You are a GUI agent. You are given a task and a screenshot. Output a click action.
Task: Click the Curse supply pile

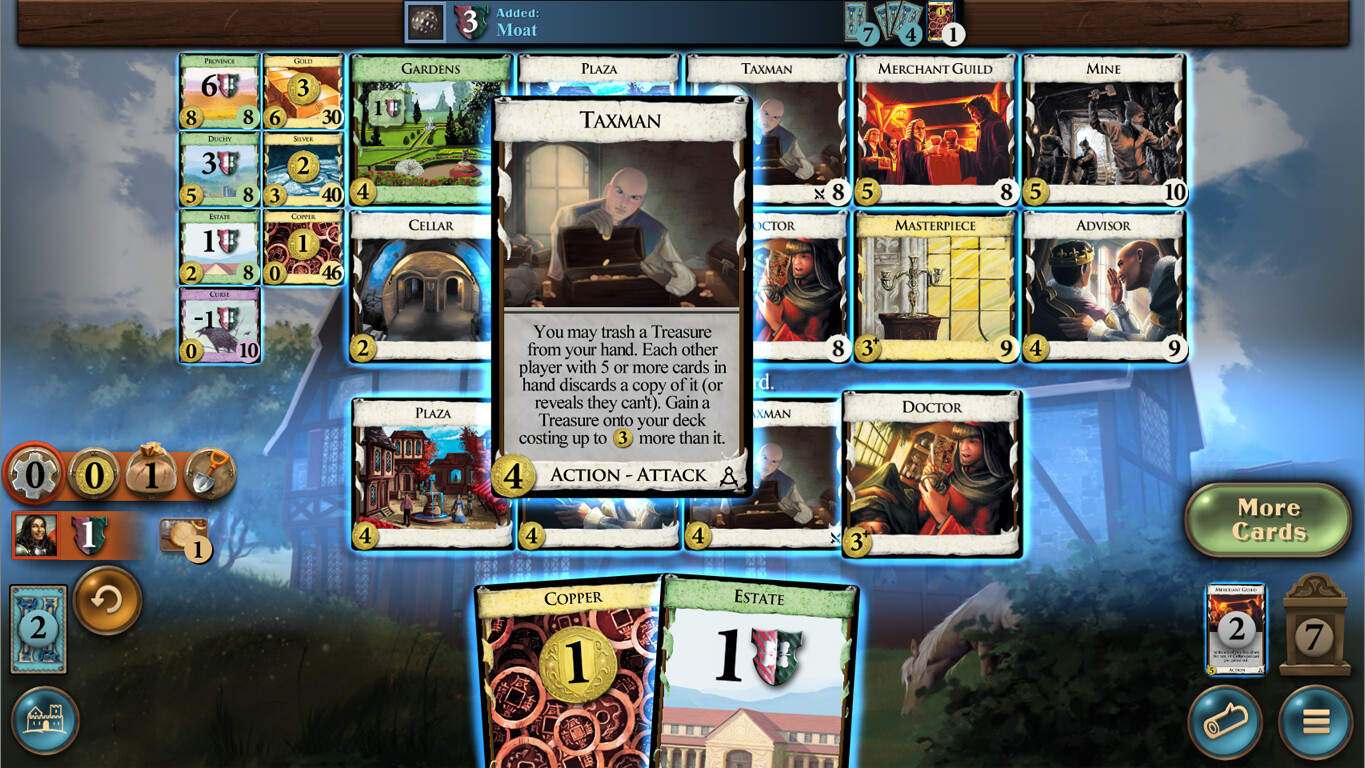[219, 320]
